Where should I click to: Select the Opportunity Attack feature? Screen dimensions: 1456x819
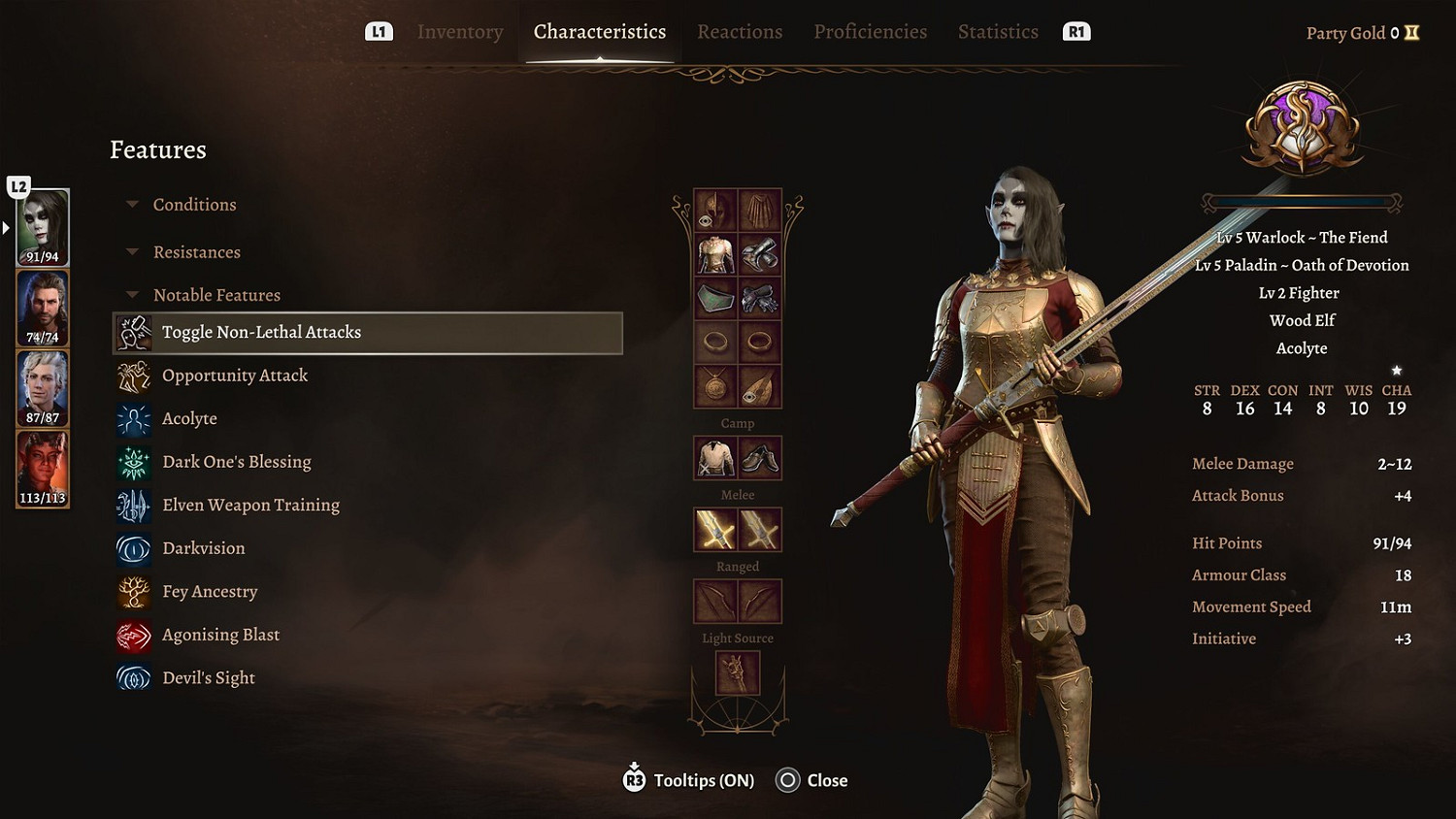click(235, 376)
